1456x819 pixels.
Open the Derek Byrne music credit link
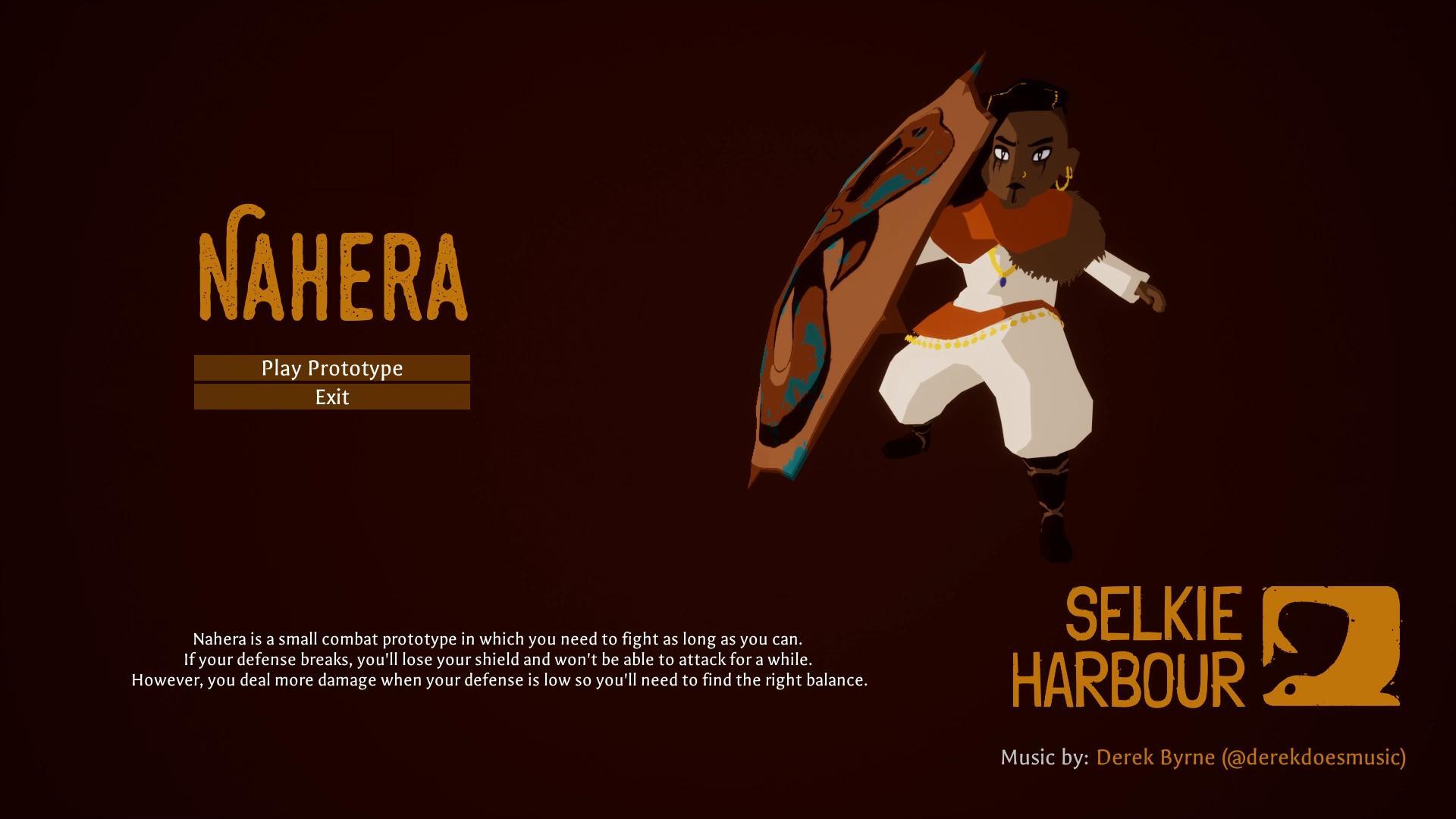pos(1156,757)
